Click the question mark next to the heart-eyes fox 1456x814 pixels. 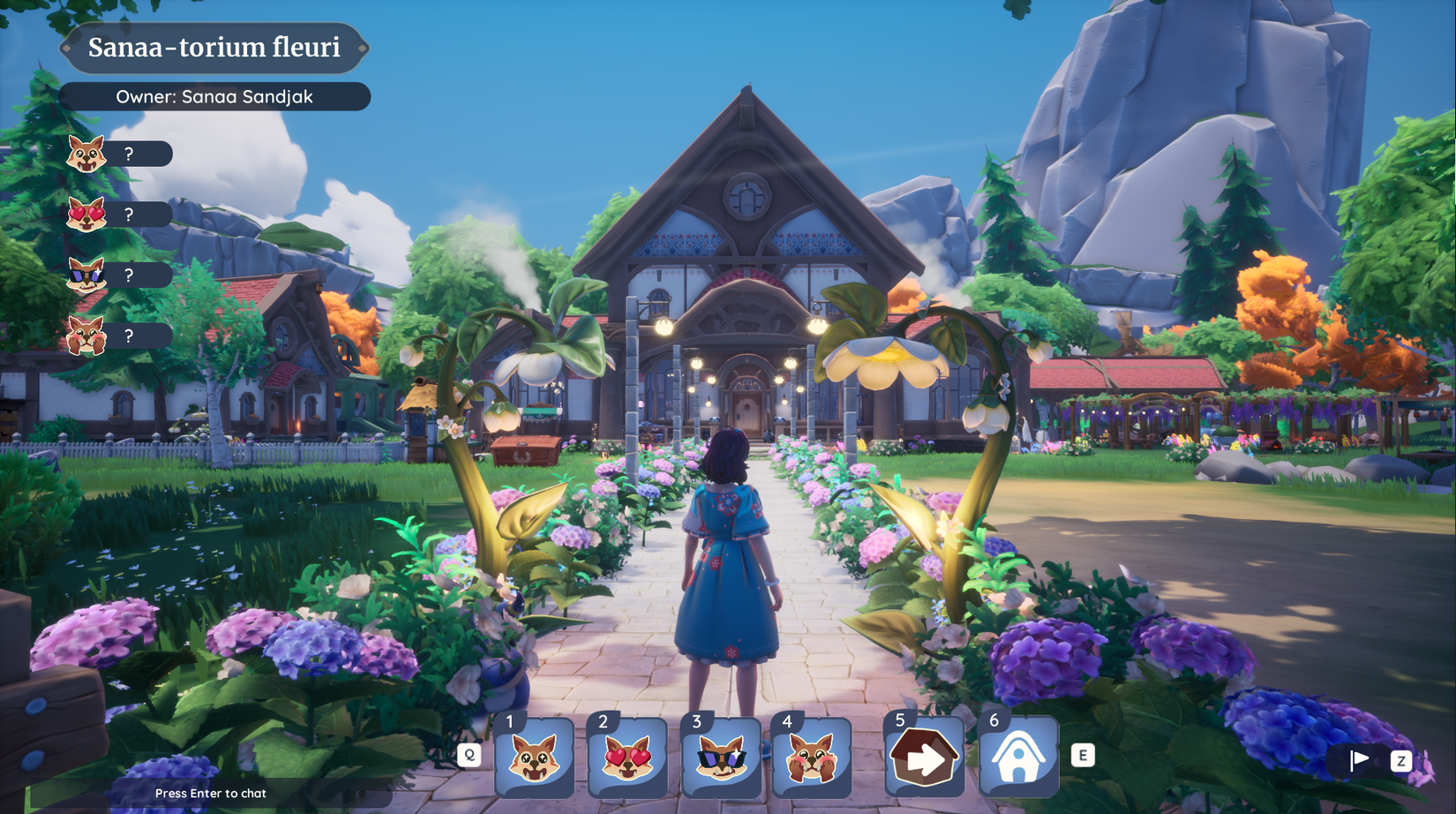tap(131, 214)
